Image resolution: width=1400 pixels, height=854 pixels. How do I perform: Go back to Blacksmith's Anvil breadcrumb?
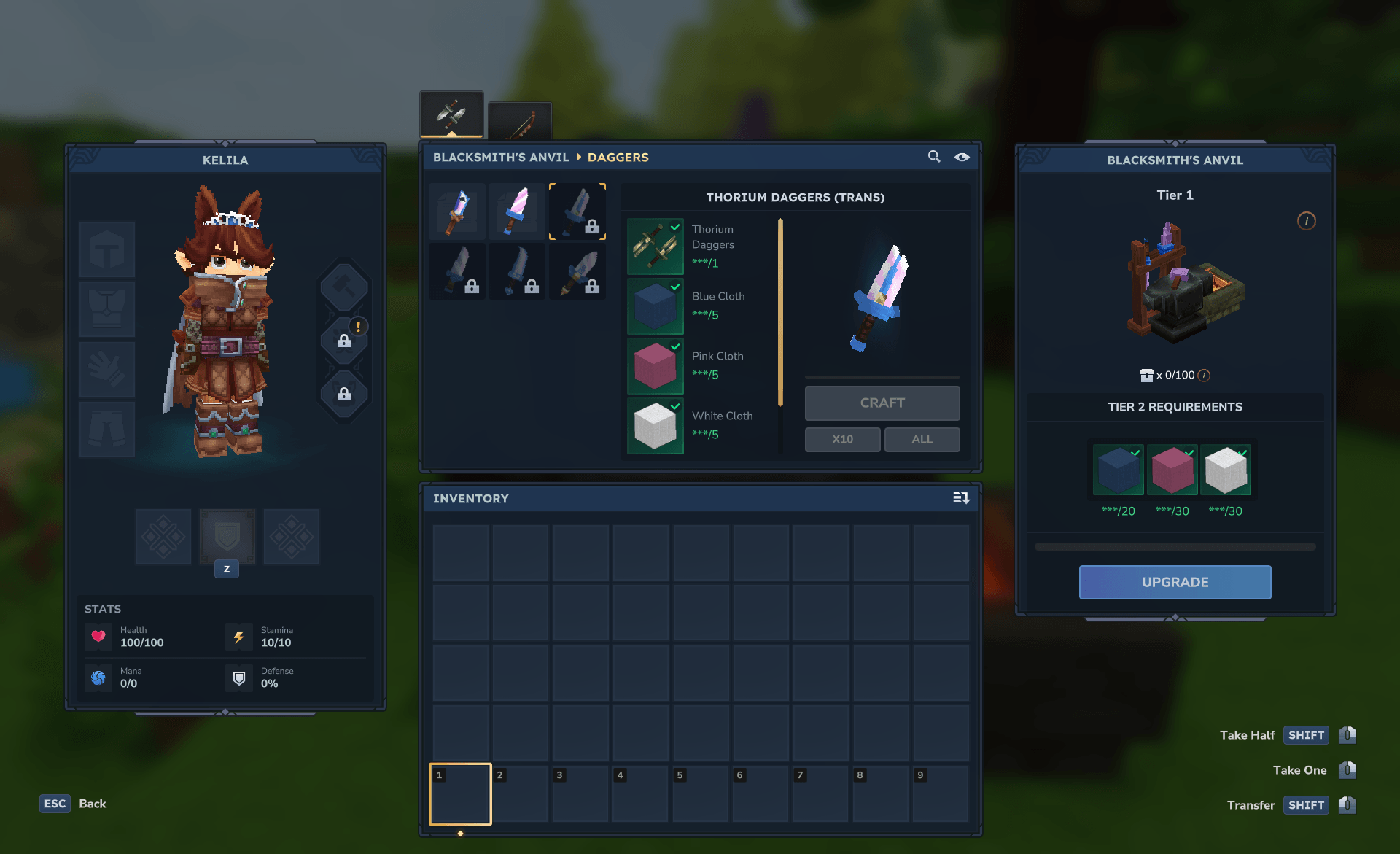pyautogui.click(x=501, y=158)
